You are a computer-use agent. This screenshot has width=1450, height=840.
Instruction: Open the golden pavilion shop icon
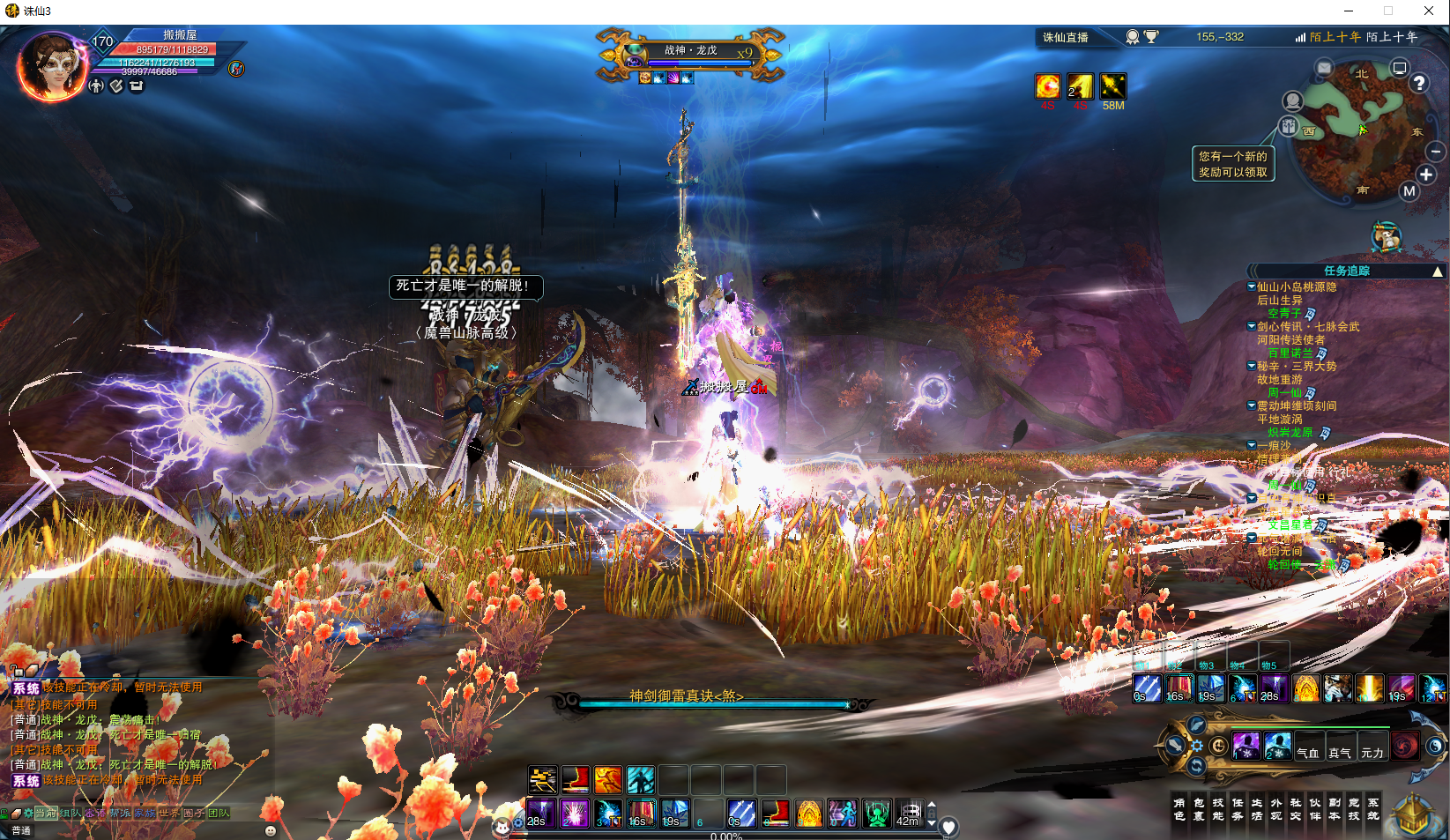[1414, 814]
